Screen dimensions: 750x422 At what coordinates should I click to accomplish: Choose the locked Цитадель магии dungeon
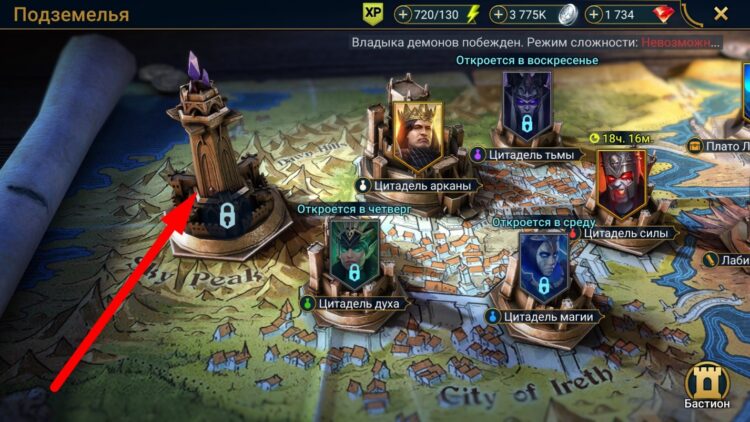543,270
